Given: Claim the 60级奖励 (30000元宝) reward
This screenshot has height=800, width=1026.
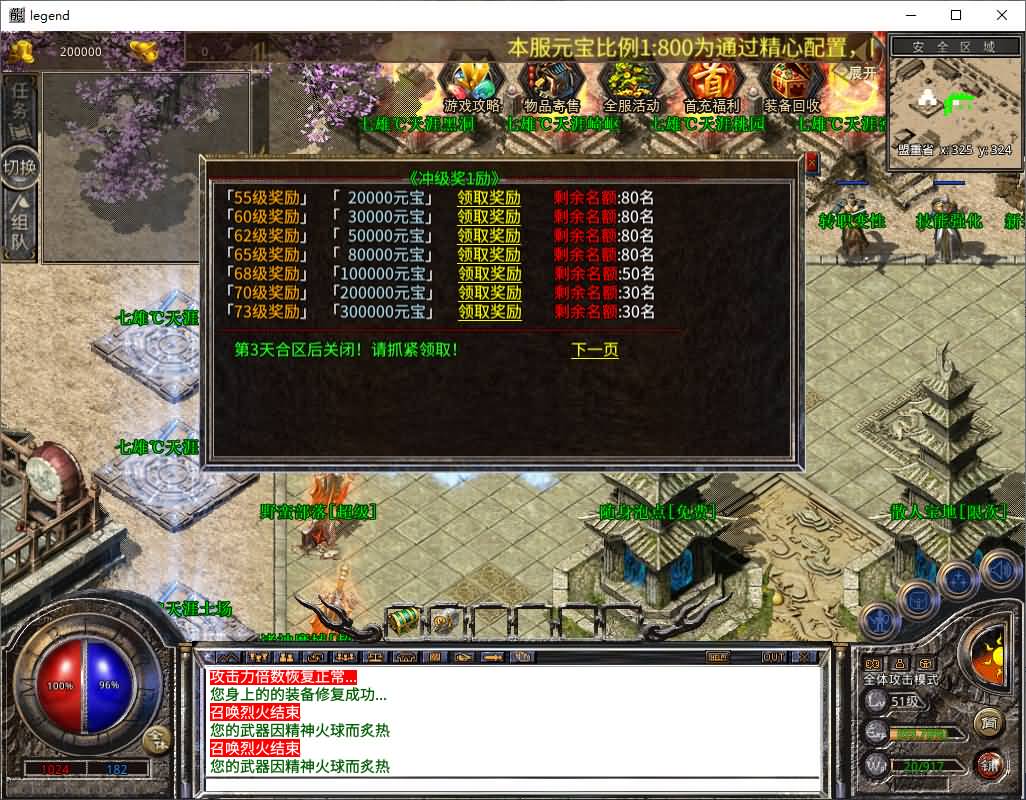Looking at the screenshot, I should pos(489,217).
